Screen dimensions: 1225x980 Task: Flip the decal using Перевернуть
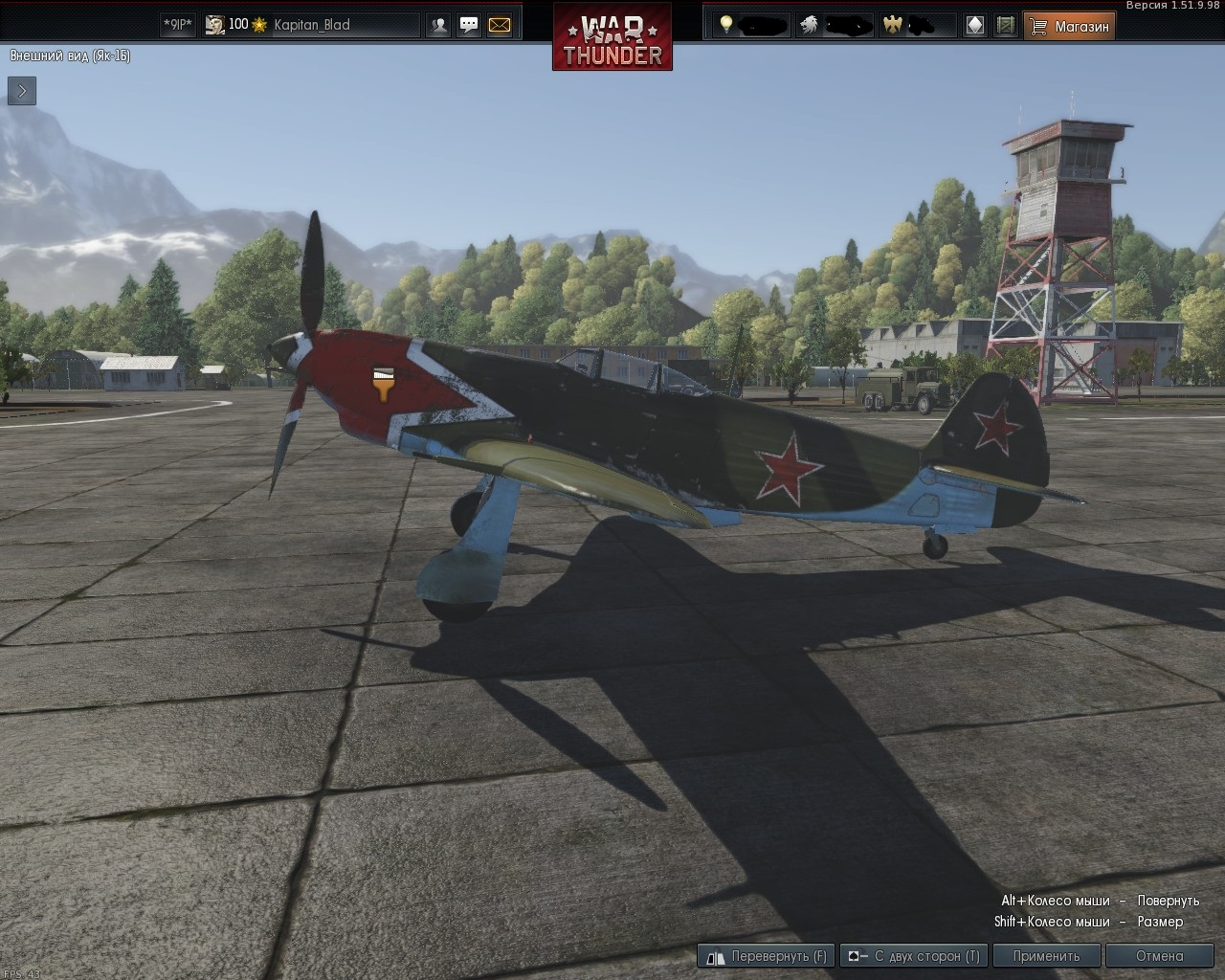767,955
